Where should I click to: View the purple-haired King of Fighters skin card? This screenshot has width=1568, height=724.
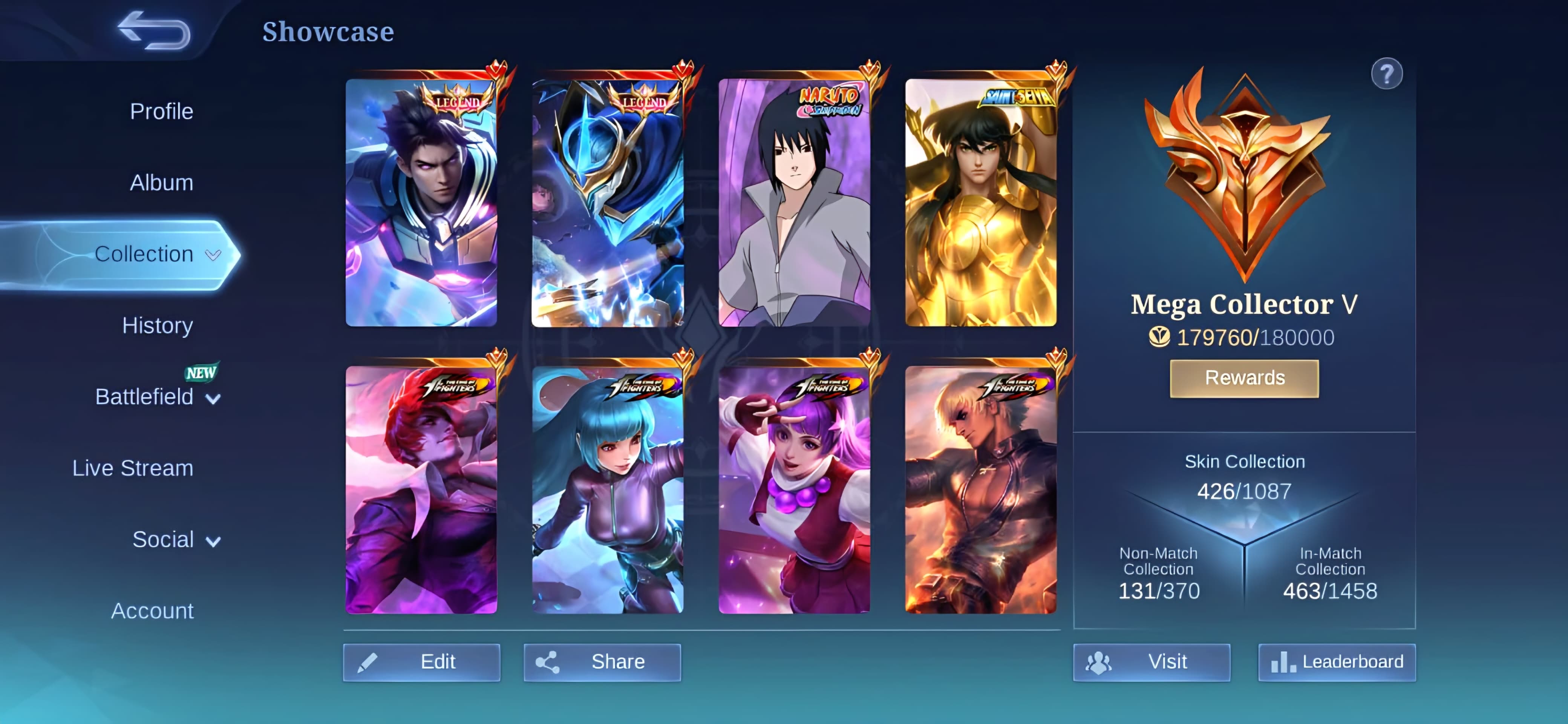coord(794,489)
